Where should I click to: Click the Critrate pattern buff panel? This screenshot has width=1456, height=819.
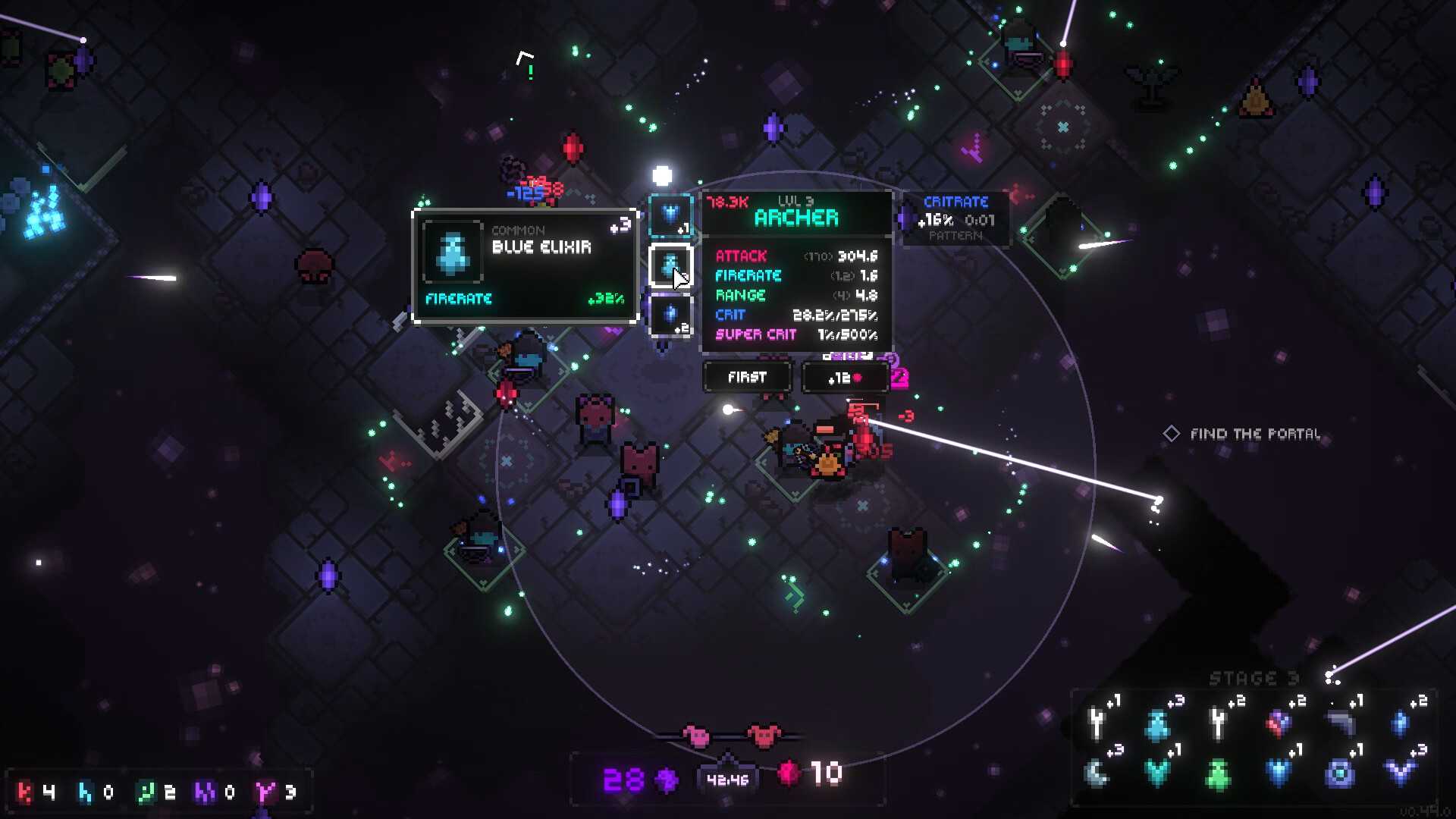pos(955,218)
